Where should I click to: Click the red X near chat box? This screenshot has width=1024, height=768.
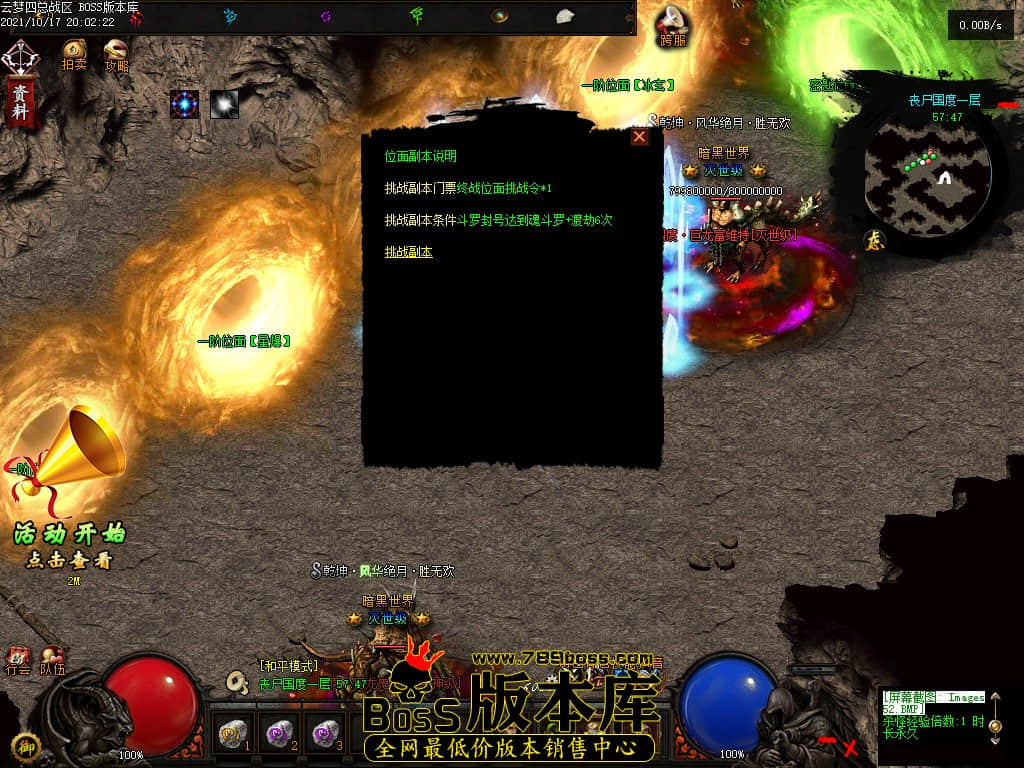850,747
